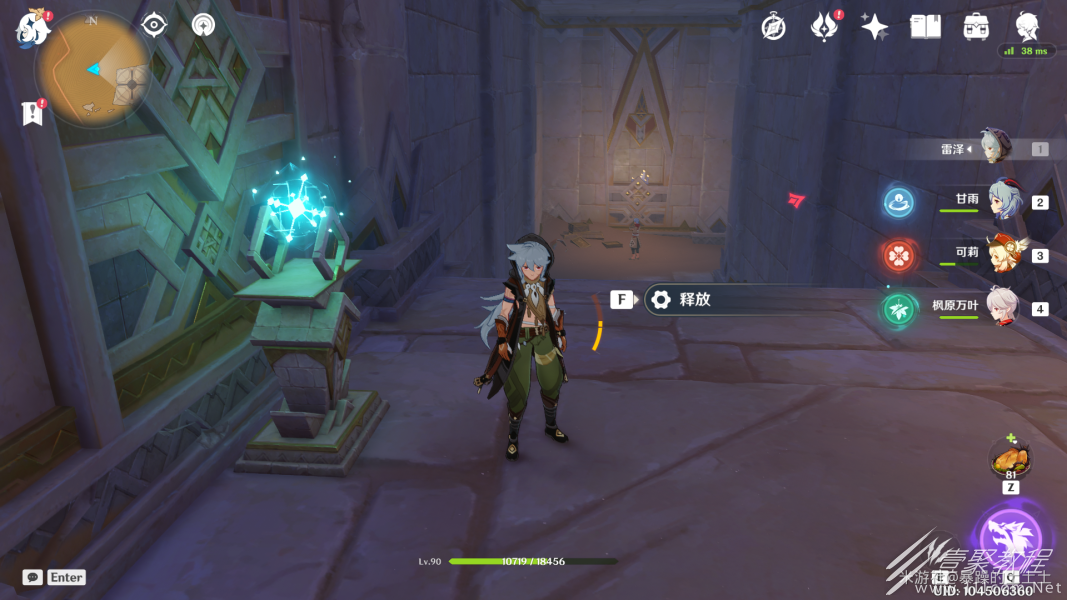Use the roast food quick item

click(x=1010, y=461)
